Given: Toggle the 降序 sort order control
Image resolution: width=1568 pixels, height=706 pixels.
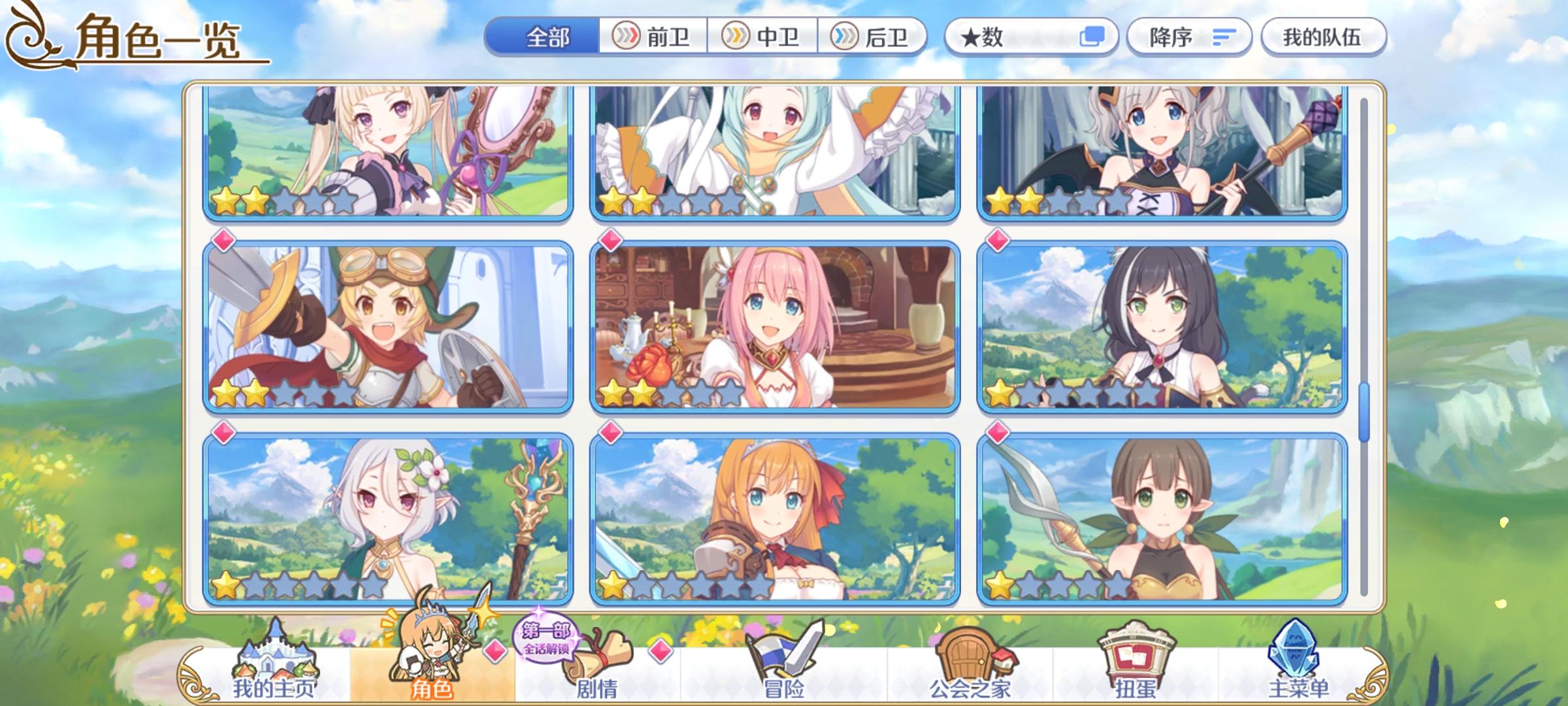Looking at the screenshot, I should point(1190,37).
